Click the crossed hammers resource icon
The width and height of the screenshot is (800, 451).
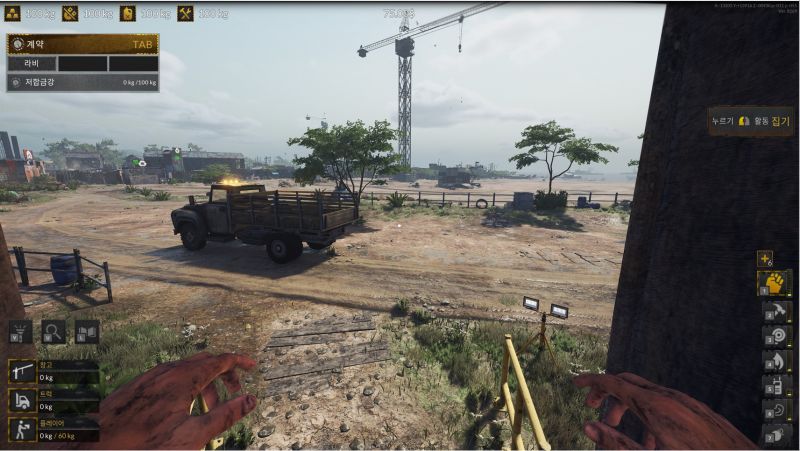click(x=185, y=13)
